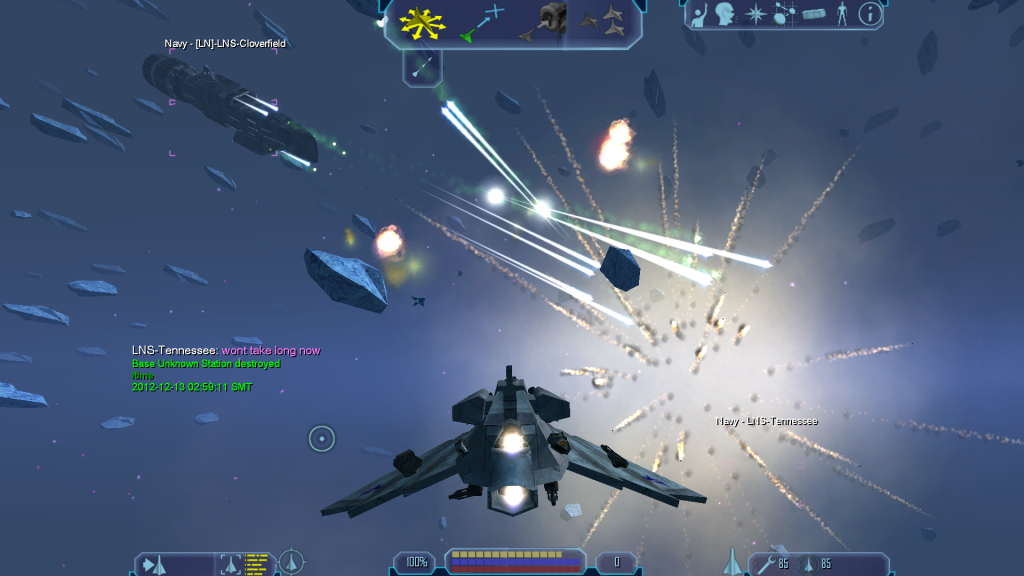Click the circular ship icon beside the target panel
The height and width of the screenshot is (576, 1024).
tap(291, 563)
